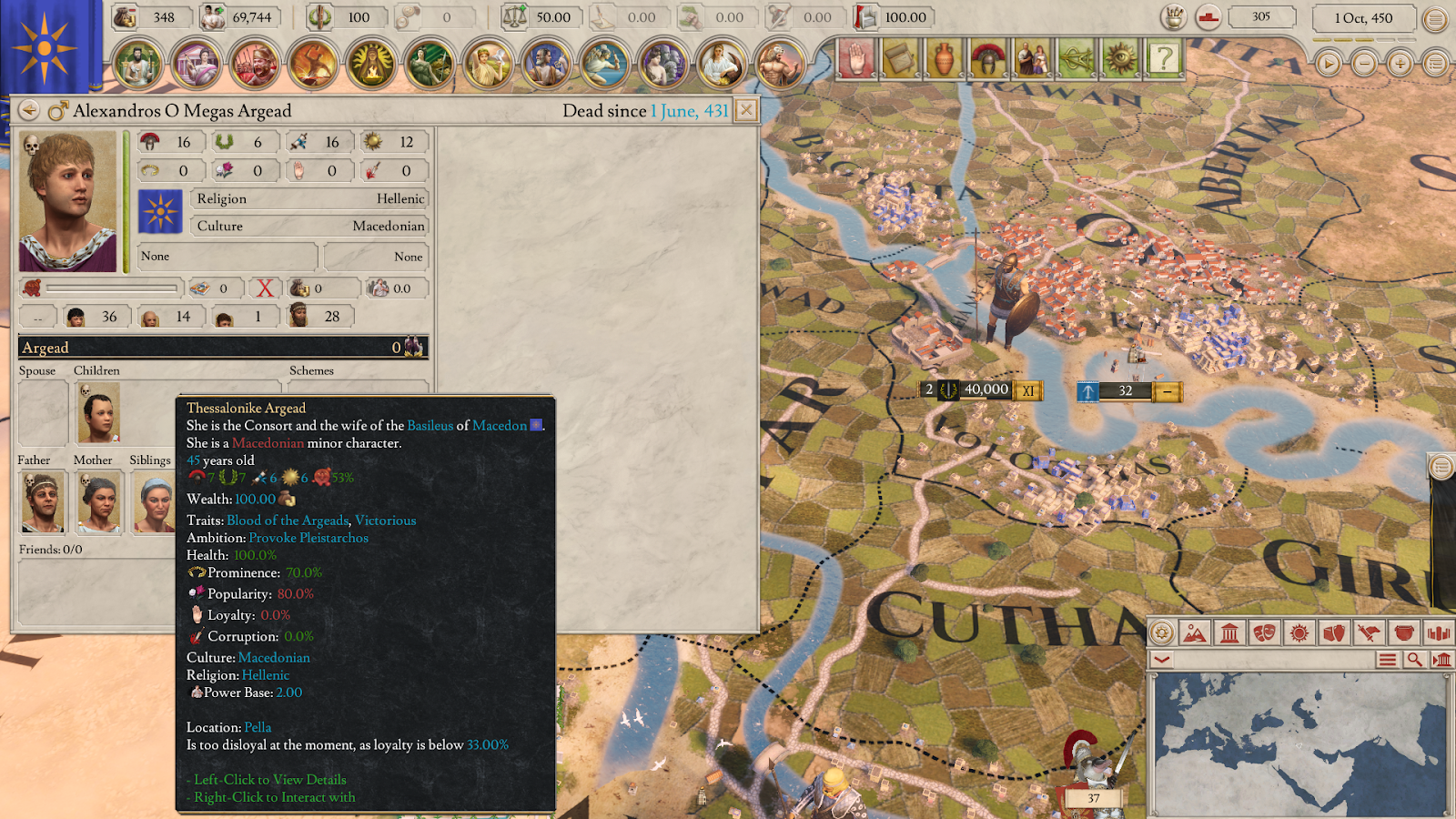Click the play button to resume game speed
The image size is (1456, 819).
[x=1329, y=64]
